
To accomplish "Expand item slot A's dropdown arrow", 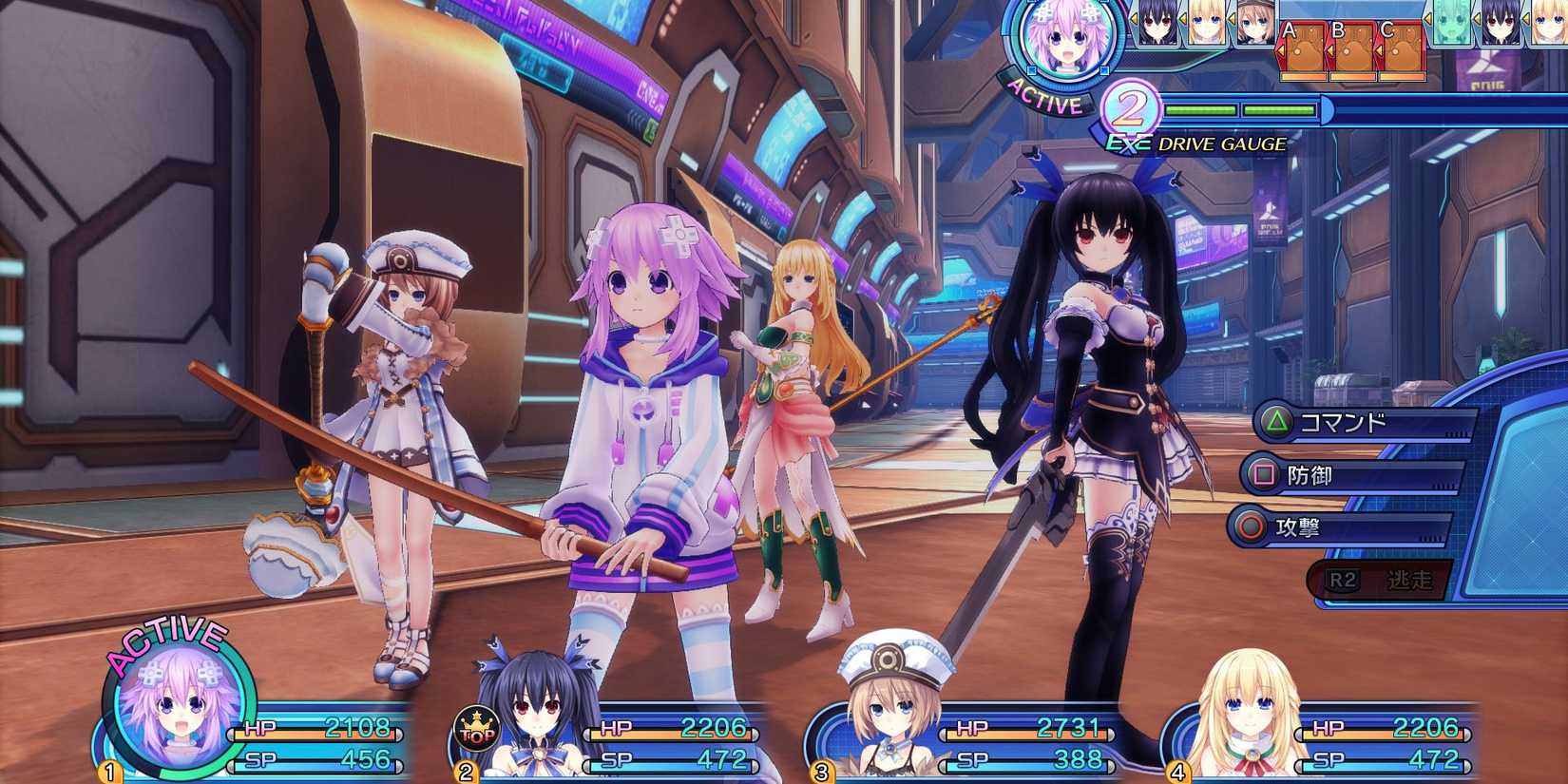I will pos(1283,51).
